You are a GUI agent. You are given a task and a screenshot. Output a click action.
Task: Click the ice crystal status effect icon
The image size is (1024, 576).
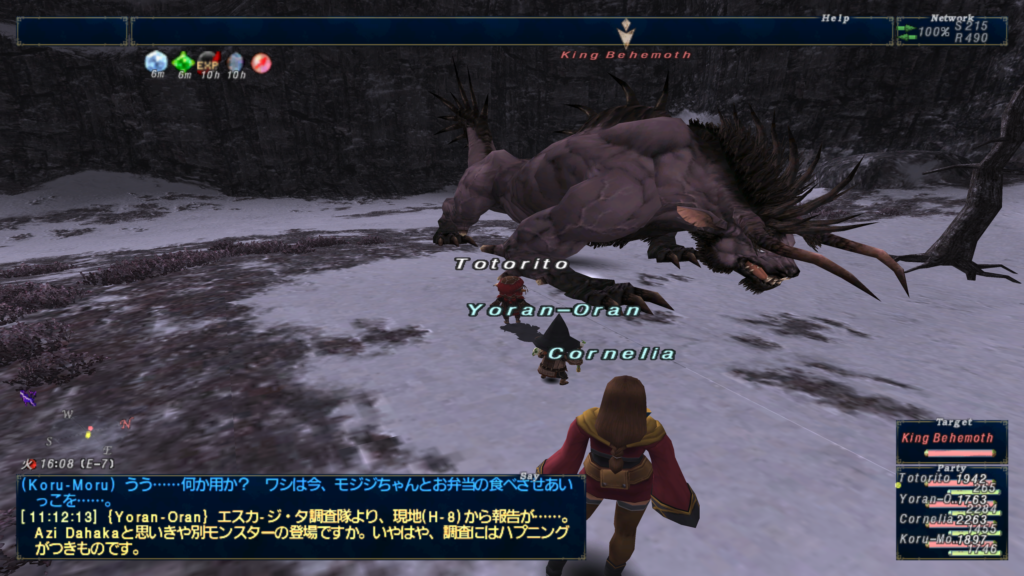(x=156, y=62)
